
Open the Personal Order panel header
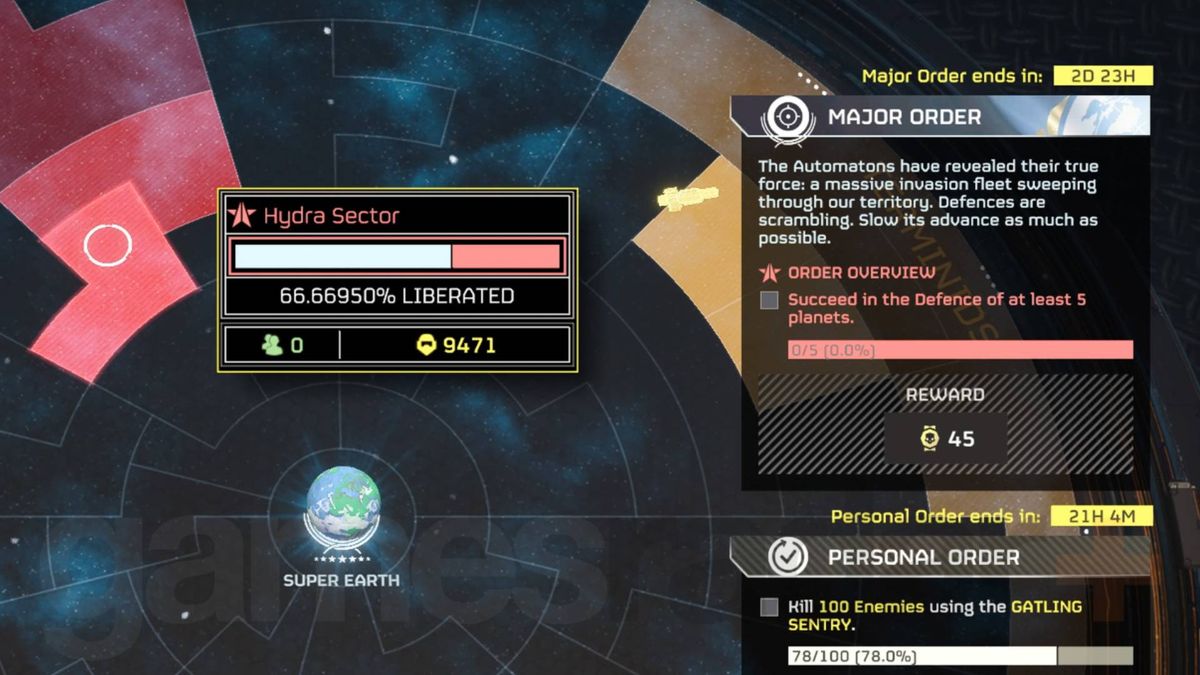[922, 557]
